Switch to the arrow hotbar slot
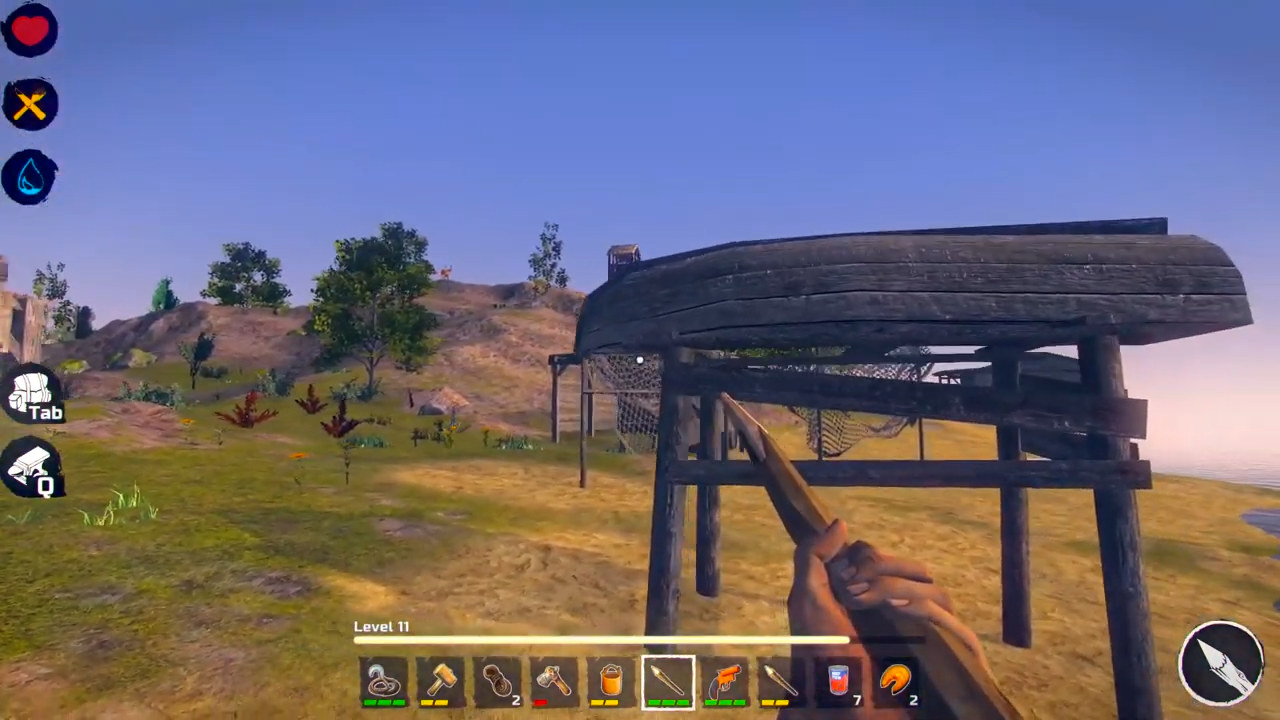This screenshot has width=1280, height=720. [781, 681]
